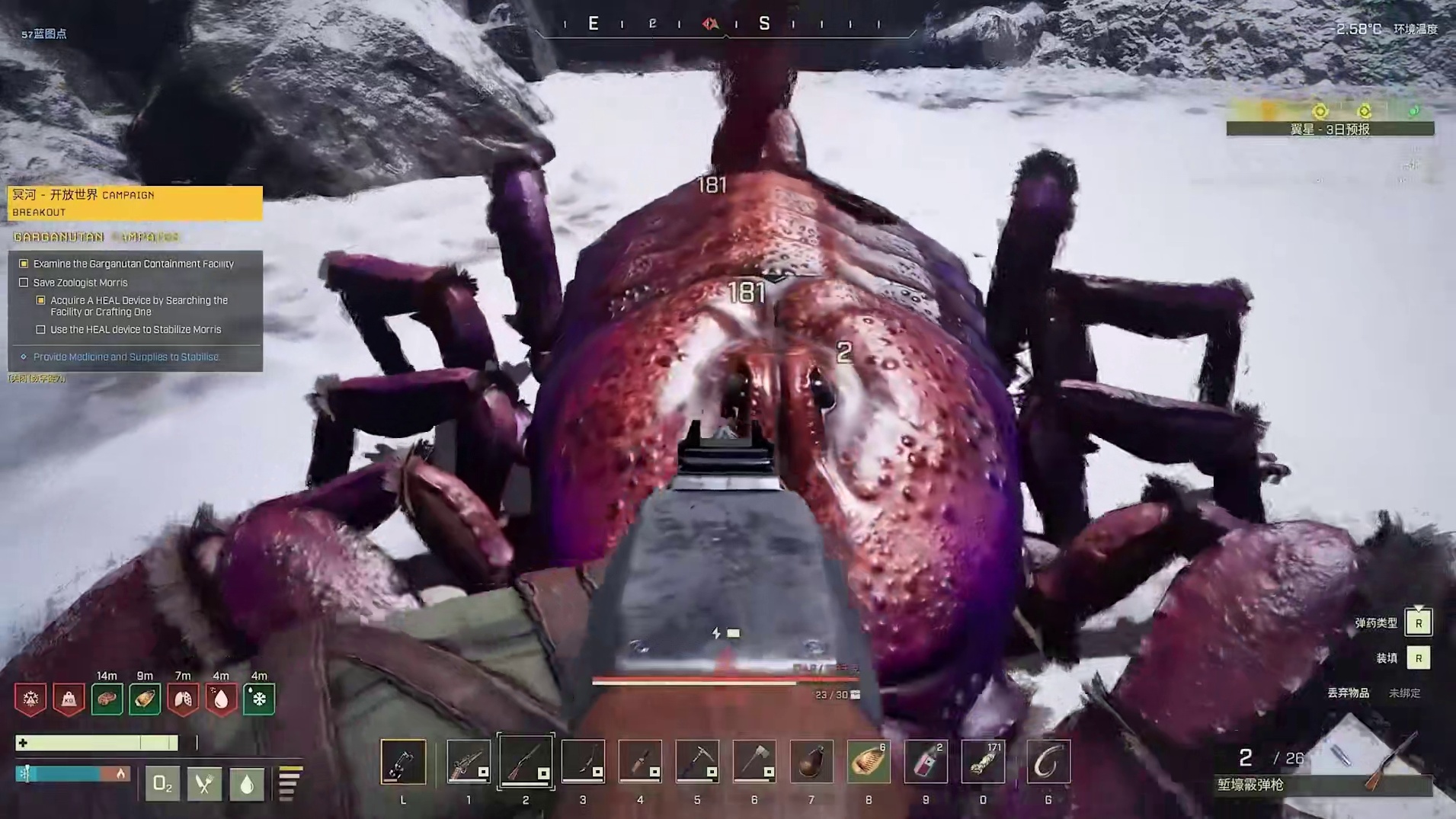Select the shotgun in hotbar slot 2
The height and width of the screenshot is (819, 1456).
tap(526, 761)
